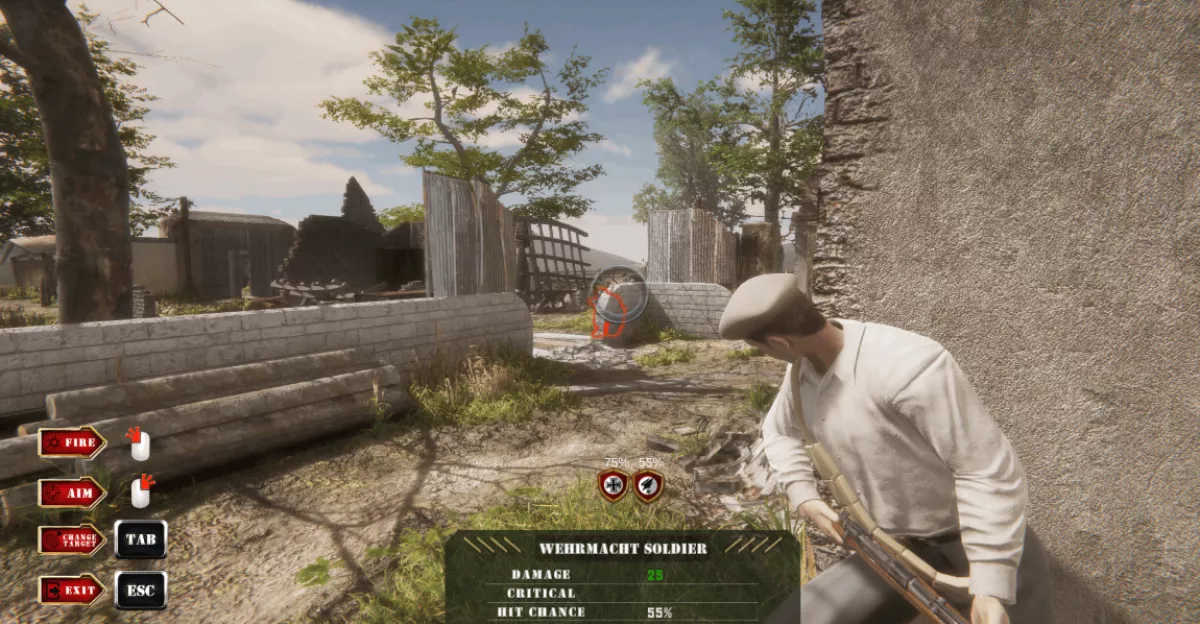The image size is (1200, 624).
Task: Activate the Change Target button
Action: pyautogui.click(x=72, y=540)
